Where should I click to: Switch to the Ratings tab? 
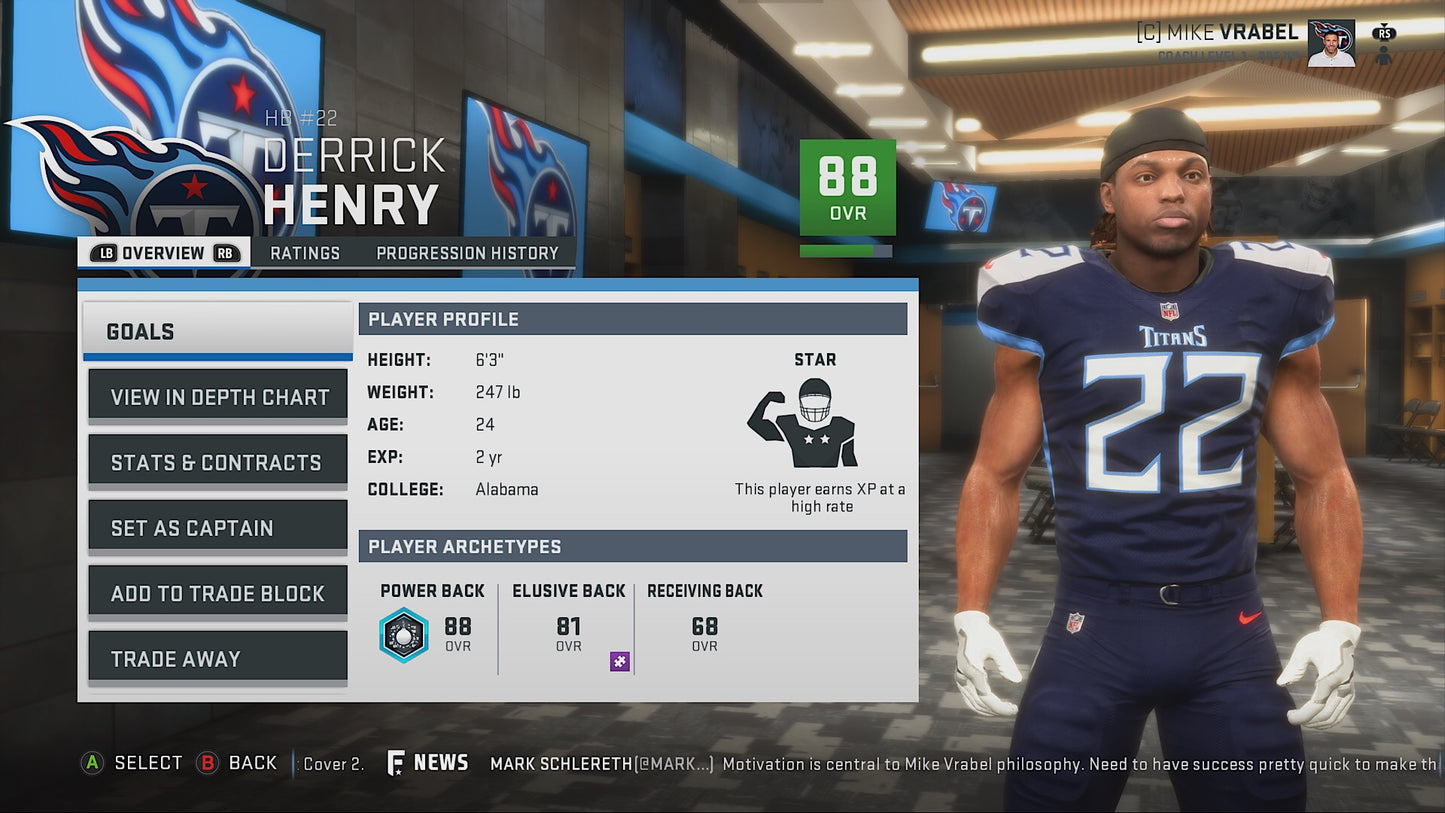[x=305, y=253]
